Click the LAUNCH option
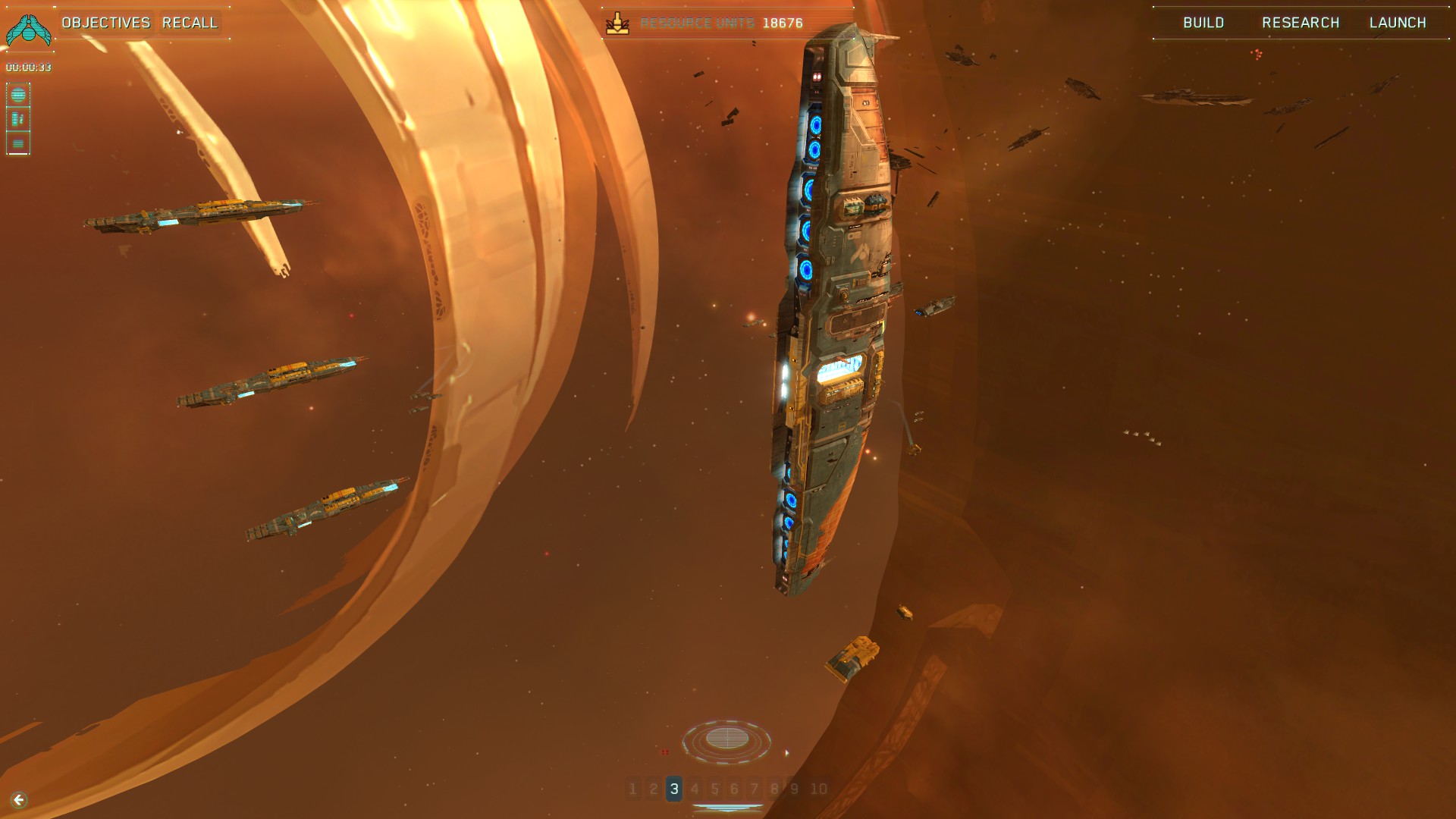This screenshot has height=819, width=1456. 1398,22
